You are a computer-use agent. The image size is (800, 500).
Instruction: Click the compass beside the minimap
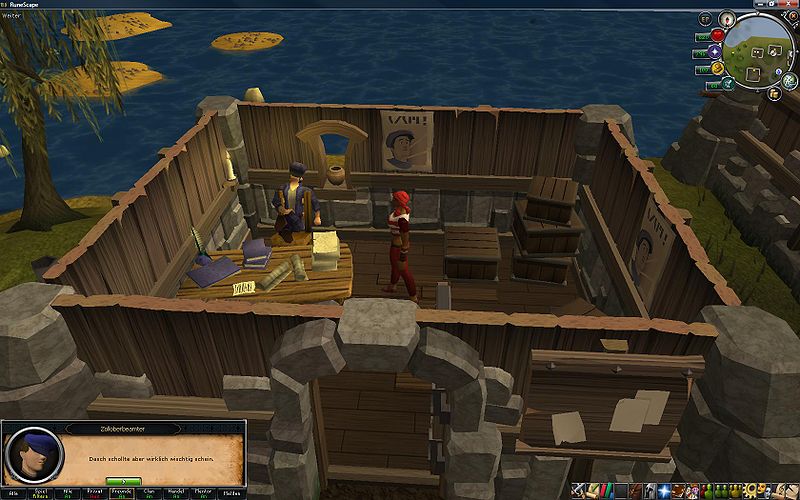coord(727,18)
